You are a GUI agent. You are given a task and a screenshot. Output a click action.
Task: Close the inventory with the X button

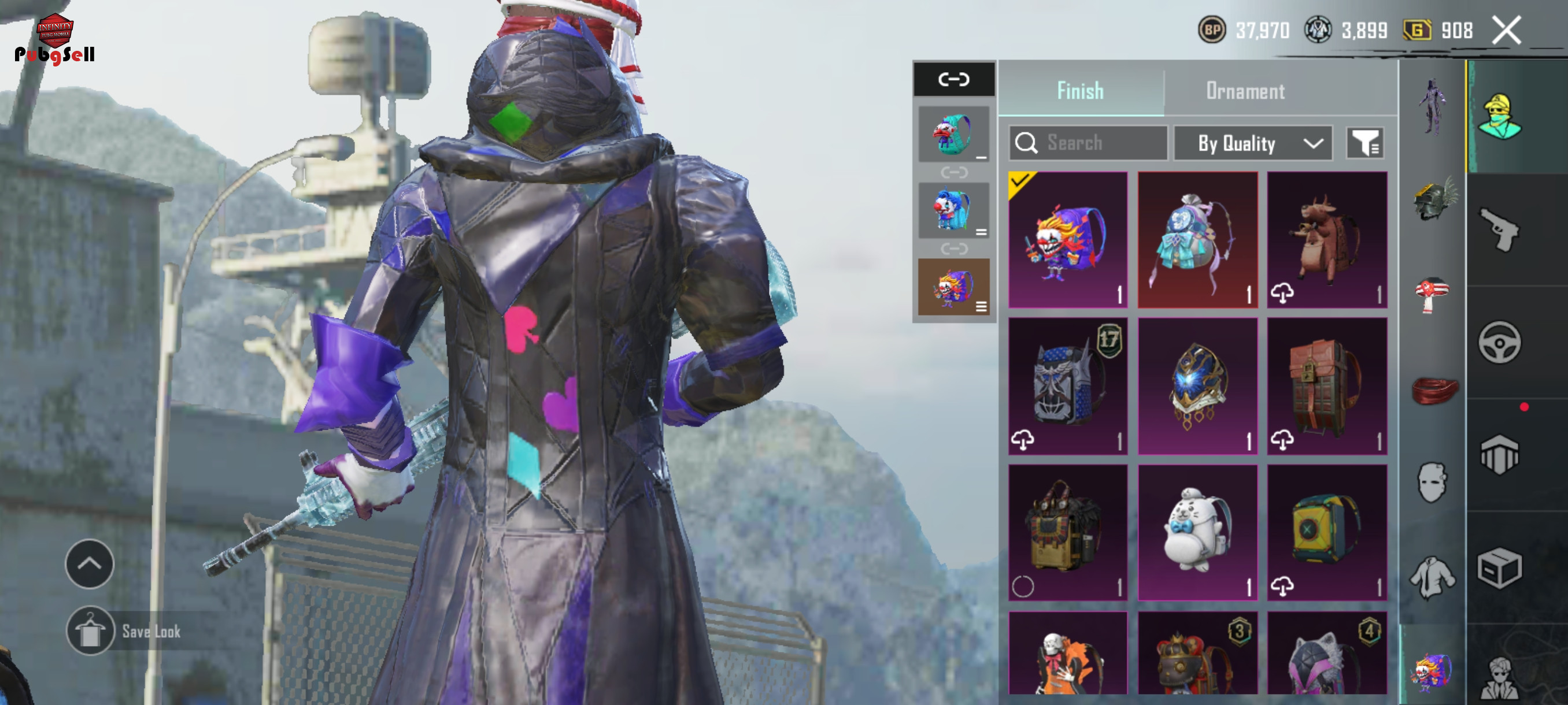point(1507,31)
